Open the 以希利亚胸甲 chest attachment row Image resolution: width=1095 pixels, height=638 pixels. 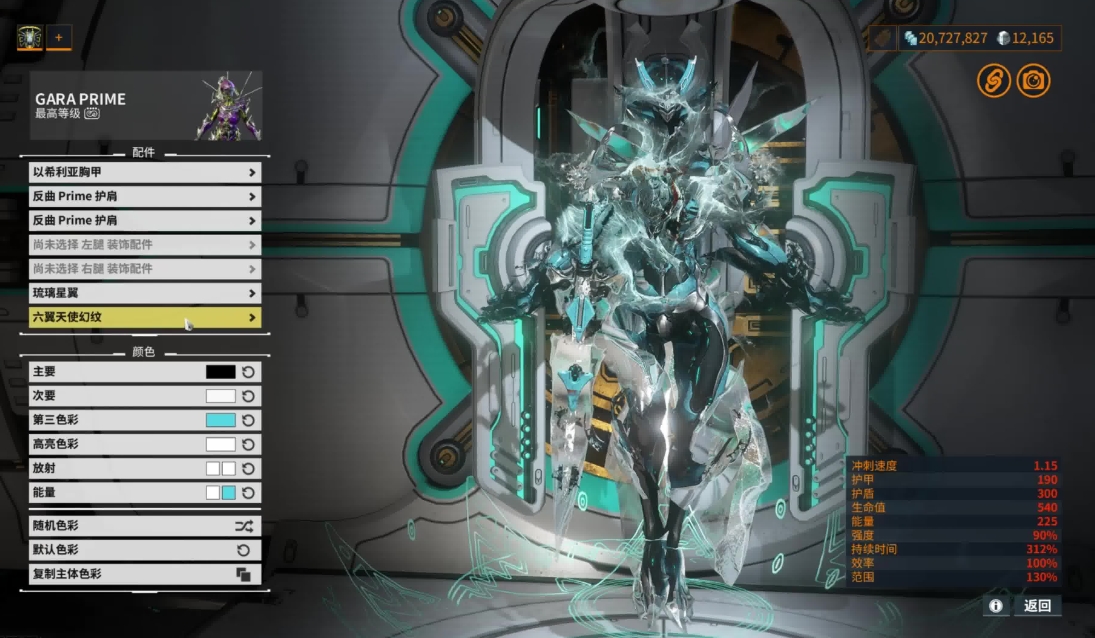145,172
